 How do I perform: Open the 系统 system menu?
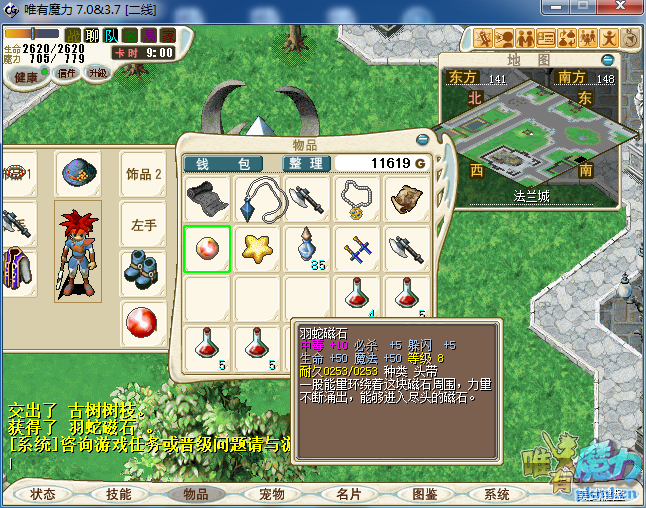[497, 494]
